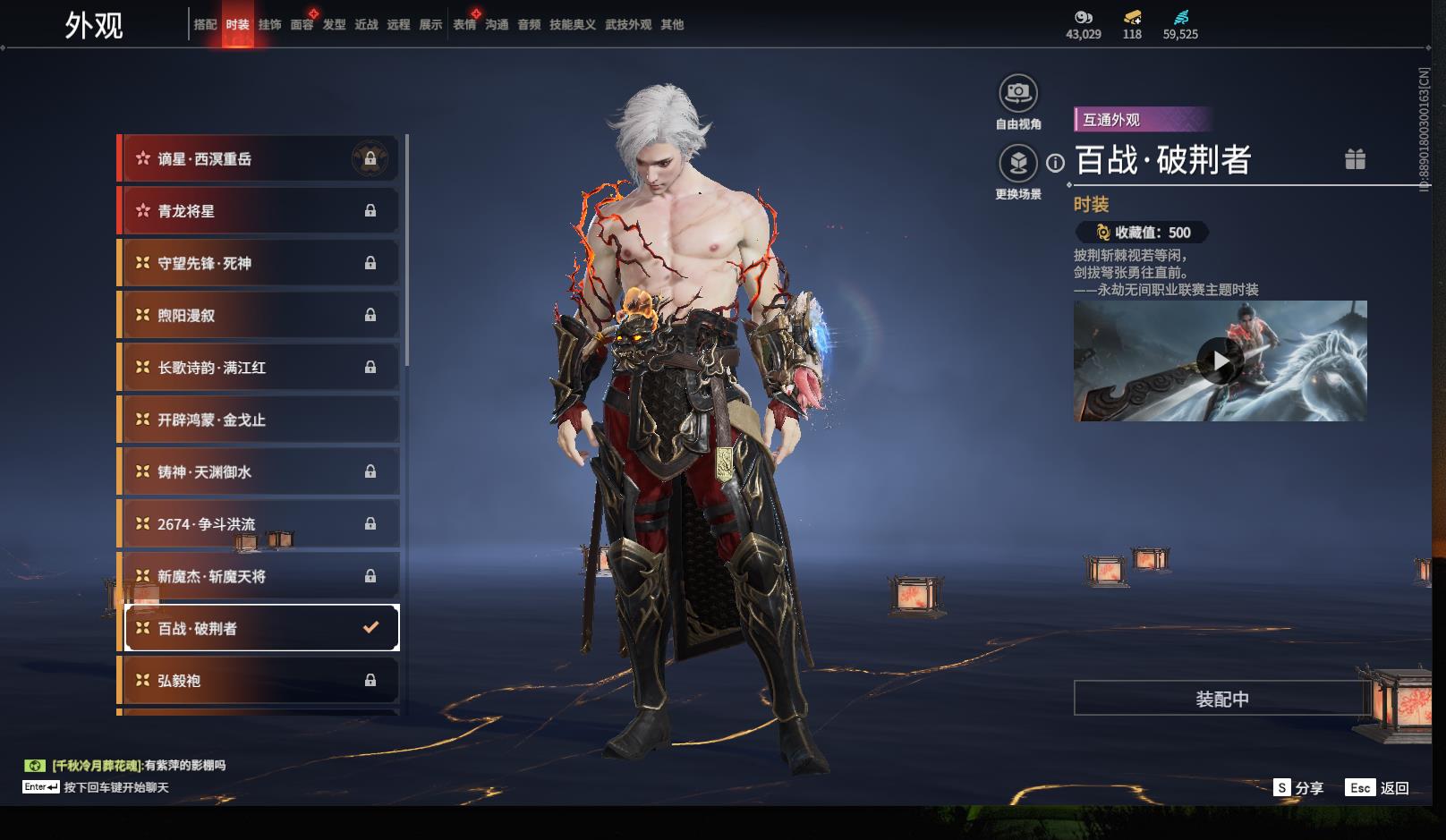This screenshot has width=1446, height=840.
Task: Switch to the 搭配 tab
Action: click(205, 25)
